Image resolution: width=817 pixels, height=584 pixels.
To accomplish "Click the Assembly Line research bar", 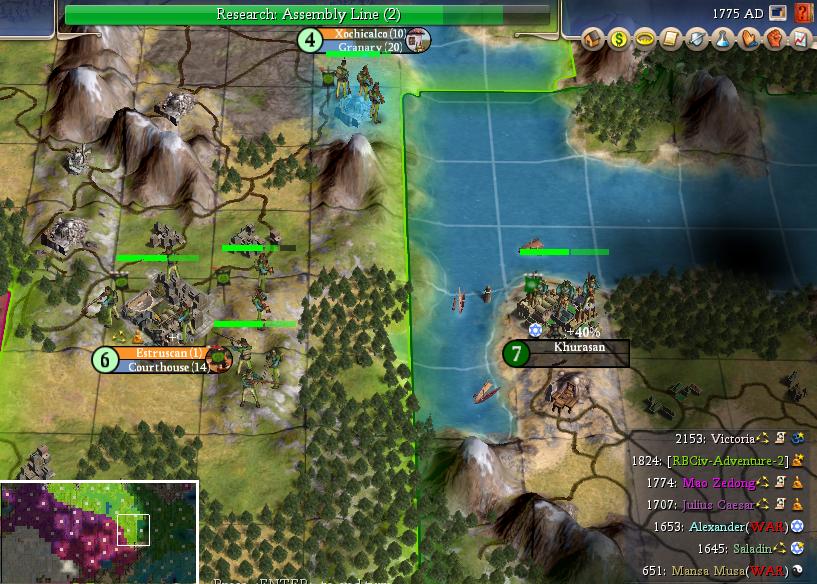I will (x=308, y=14).
